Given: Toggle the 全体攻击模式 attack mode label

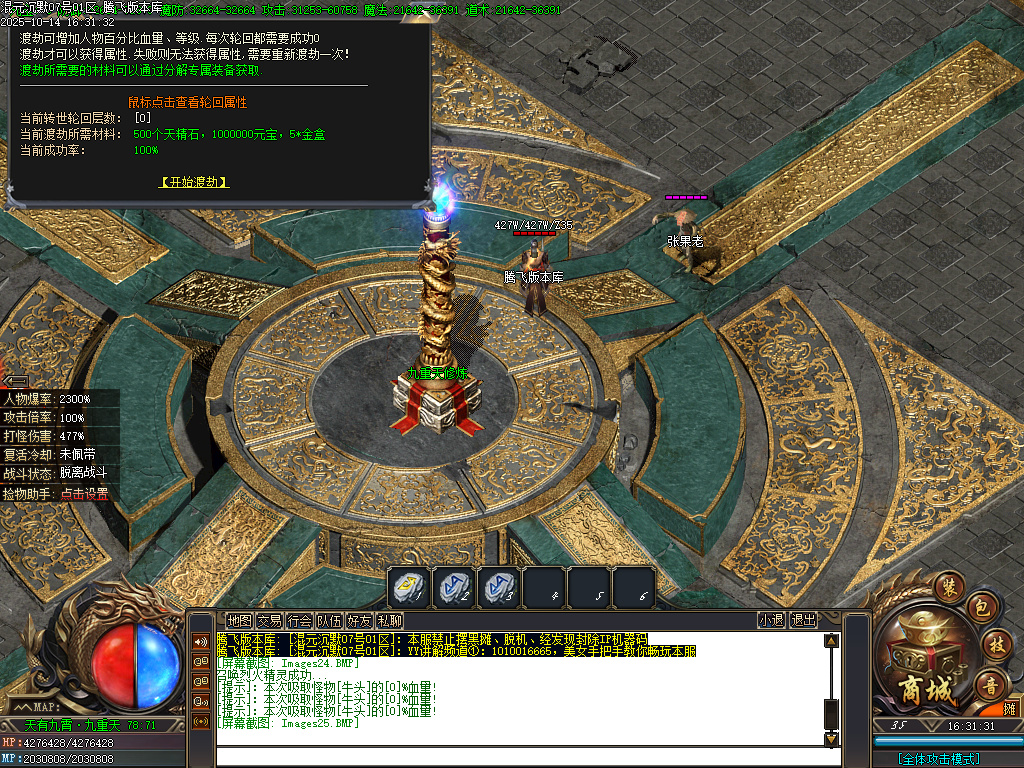Looking at the screenshot, I should click(x=939, y=759).
